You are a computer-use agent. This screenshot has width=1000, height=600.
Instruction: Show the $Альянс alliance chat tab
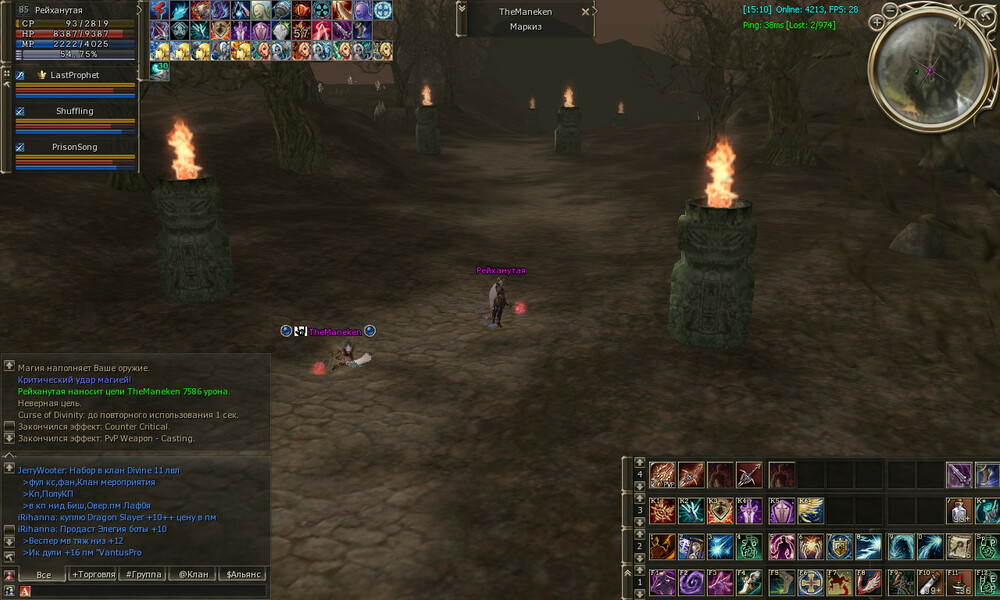pyautogui.click(x=243, y=574)
